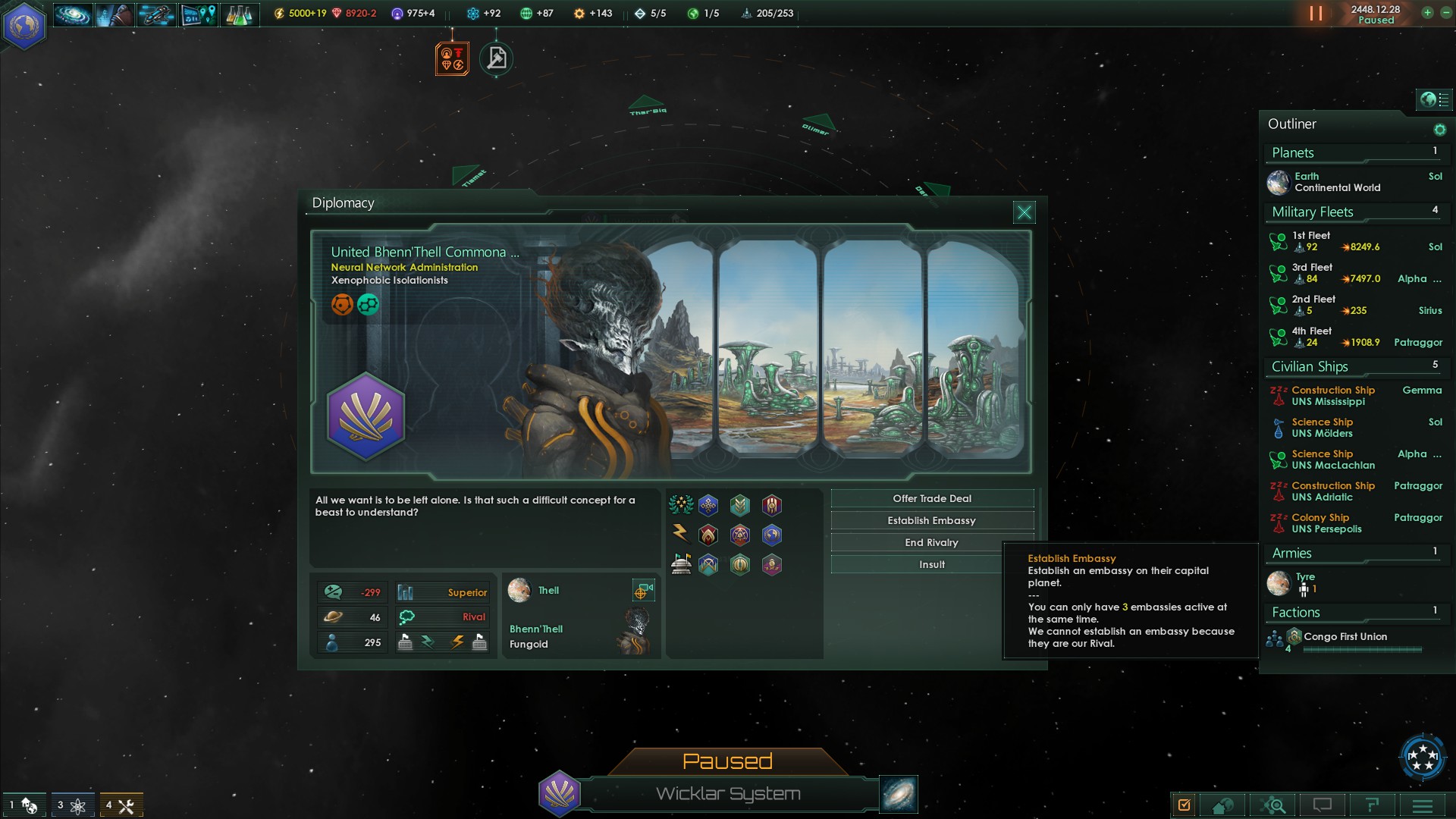Open the Galaxy map view icon
Viewport: 1456px width, 819px height.
pos(73,14)
